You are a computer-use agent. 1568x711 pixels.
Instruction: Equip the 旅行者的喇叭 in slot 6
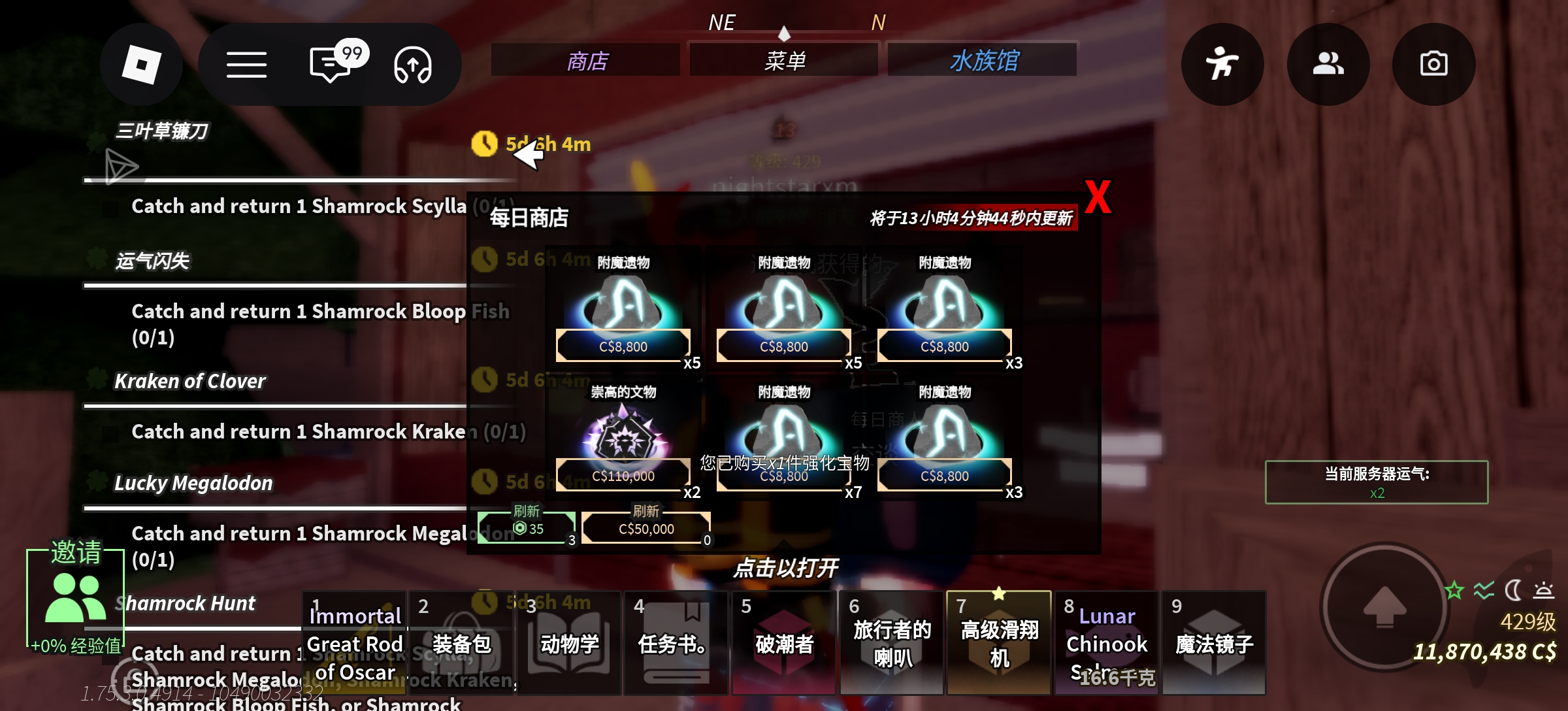(x=890, y=644)
